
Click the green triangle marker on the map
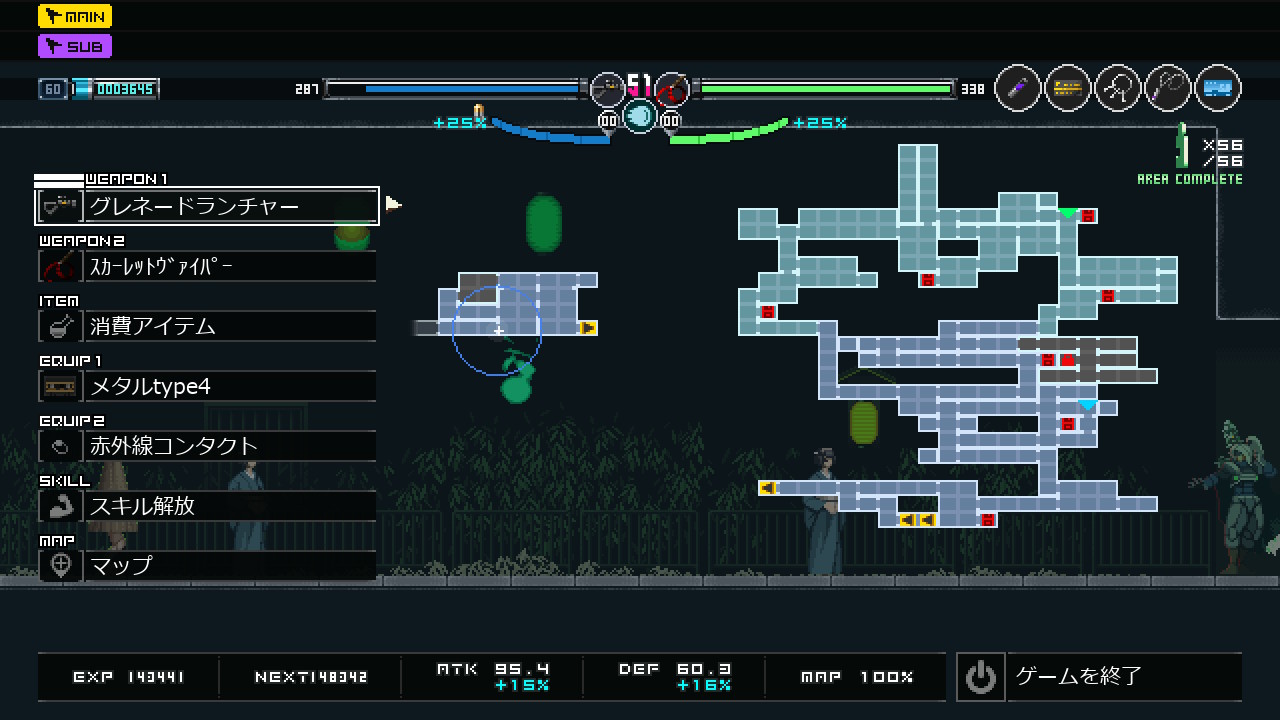click(x=1068, y=213)
